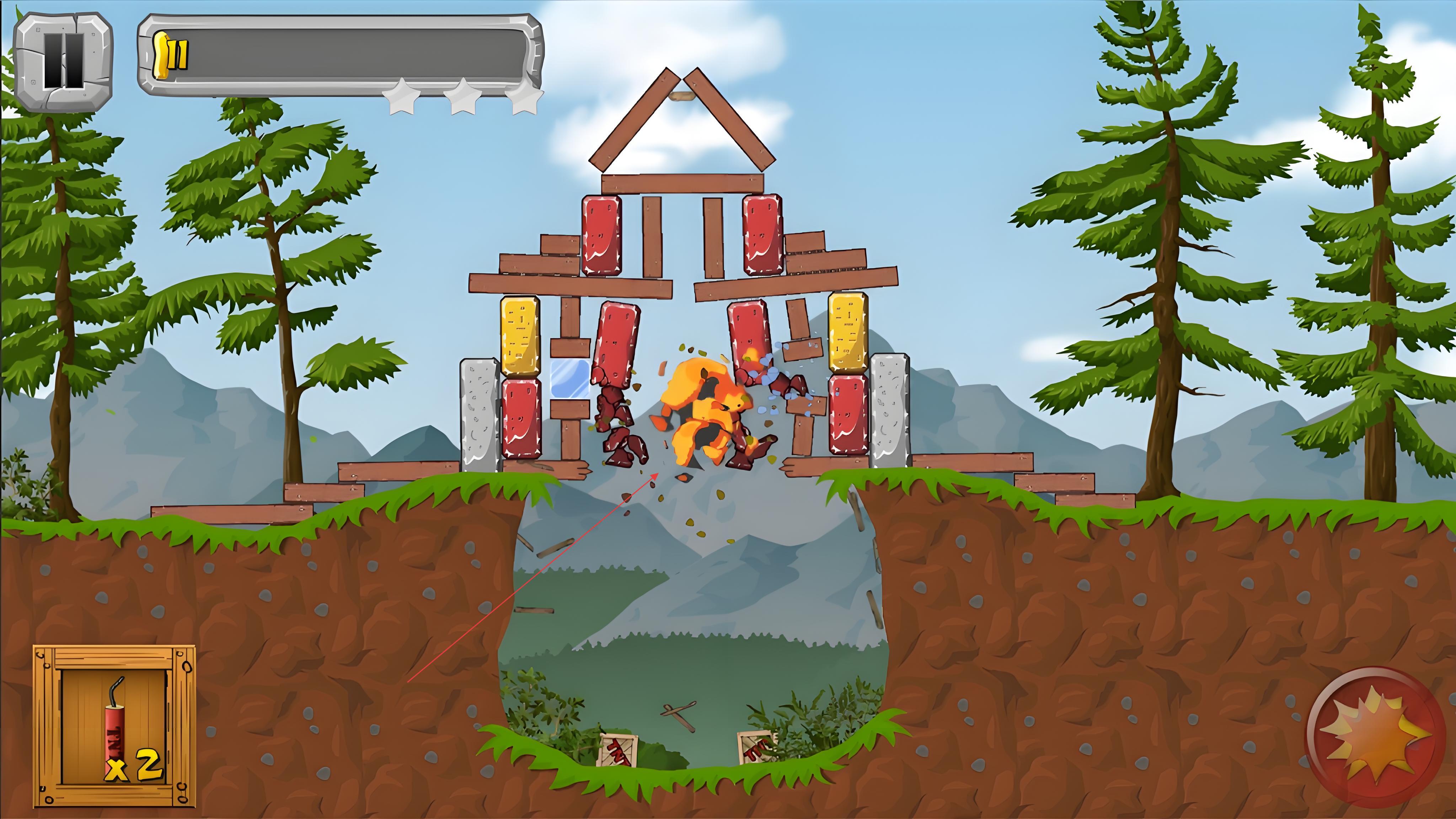Hit the red detonate explosion button
The image size is (1456, 819).
pos(1375,737)
